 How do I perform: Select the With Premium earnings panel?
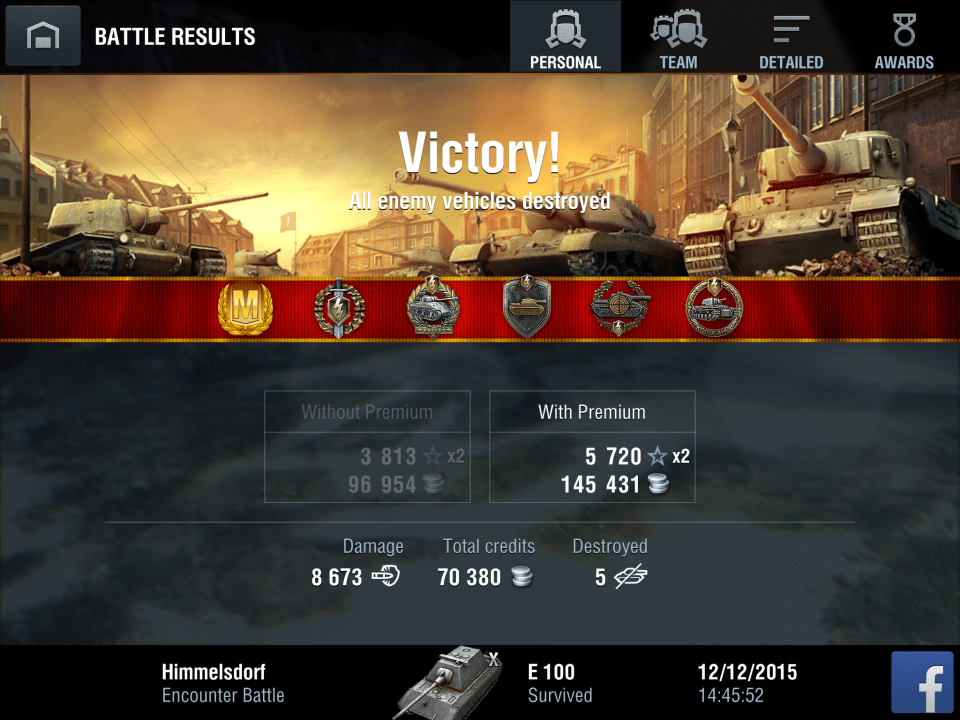592,446
